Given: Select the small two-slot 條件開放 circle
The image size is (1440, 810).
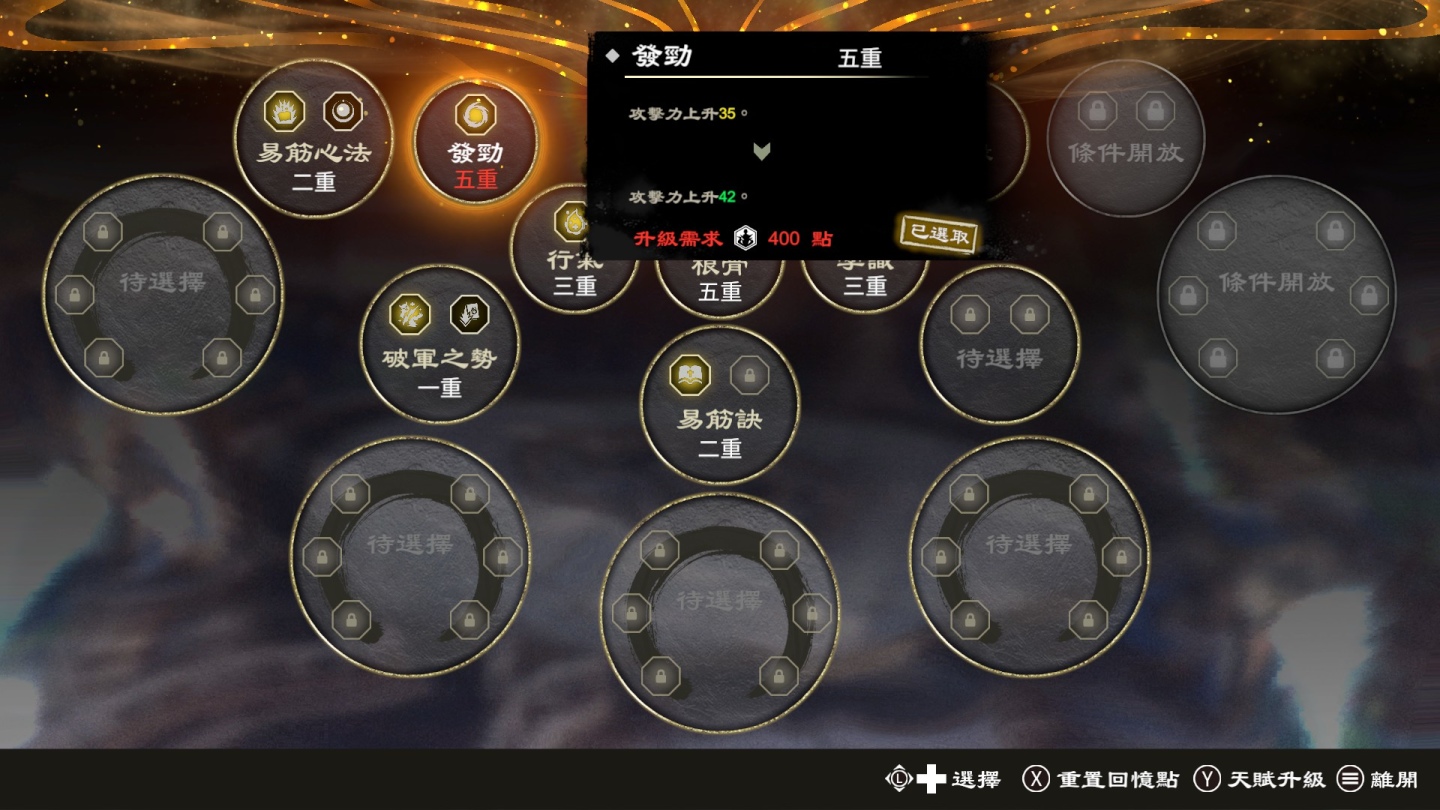Looking at the screenshot, I should [1125, 138].
